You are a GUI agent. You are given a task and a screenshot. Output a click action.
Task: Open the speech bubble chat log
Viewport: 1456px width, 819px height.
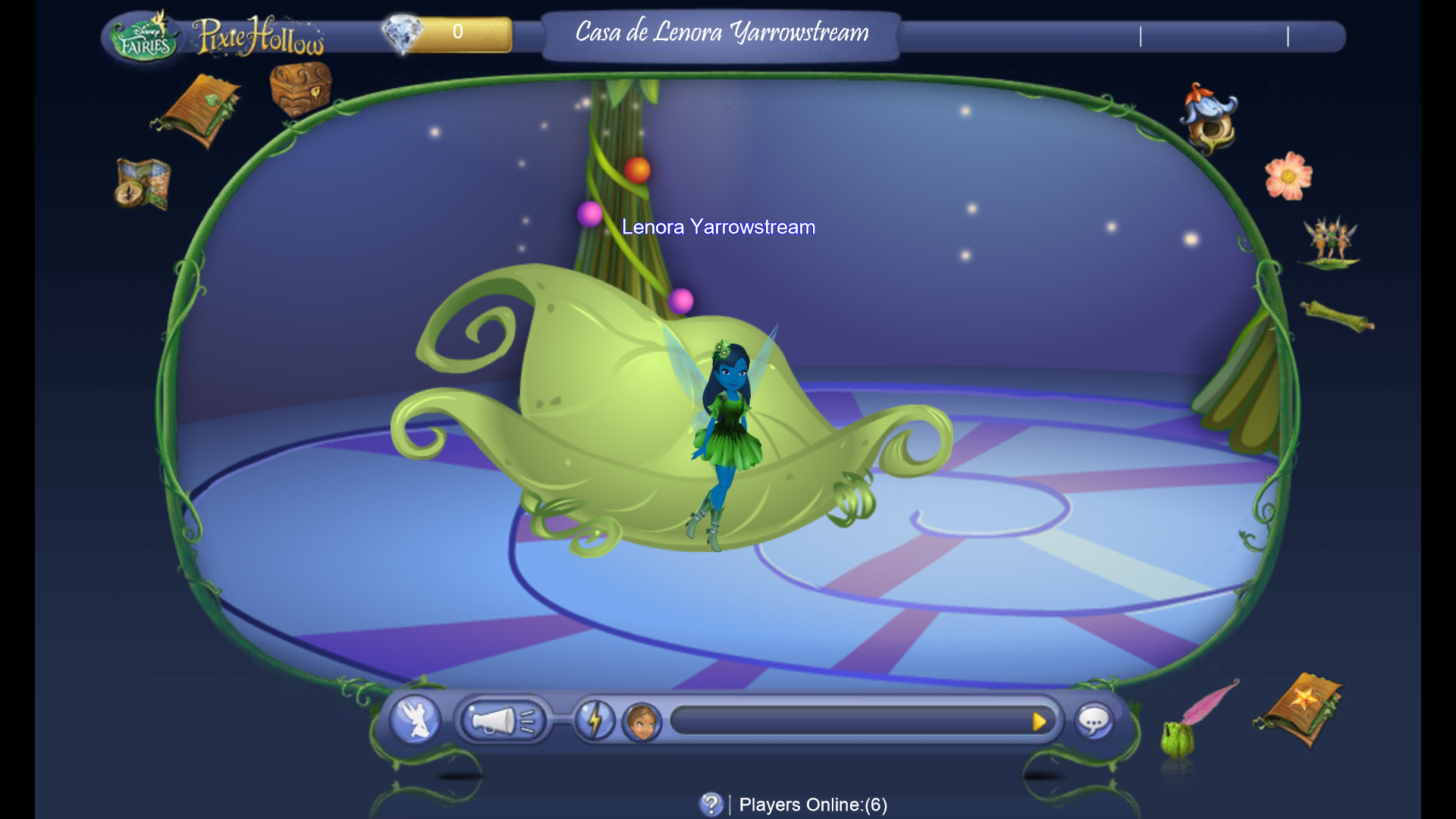(1094, 721)
